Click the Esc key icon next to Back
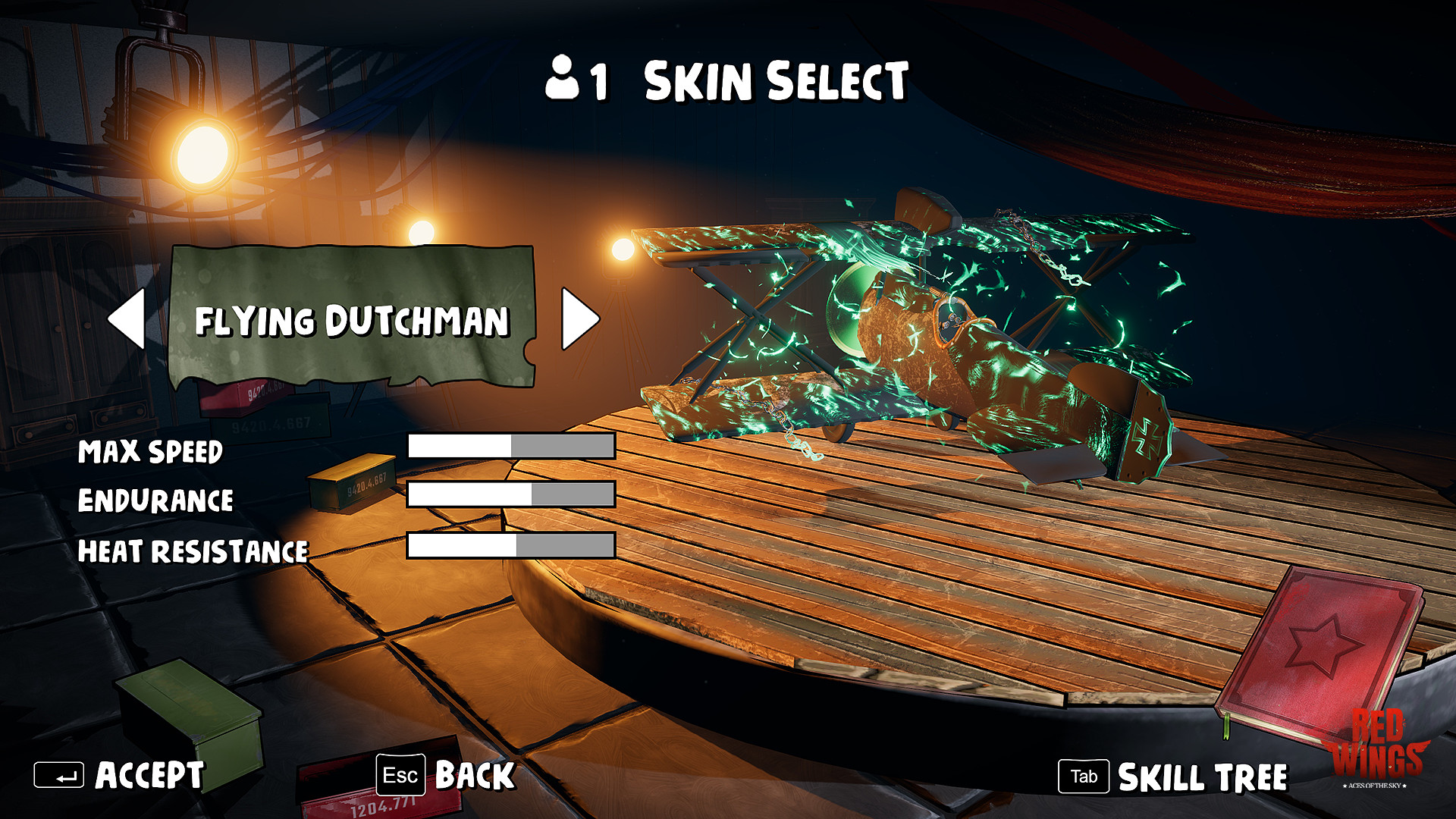Screen dimensions: 1456x819 tap(400, 775)
